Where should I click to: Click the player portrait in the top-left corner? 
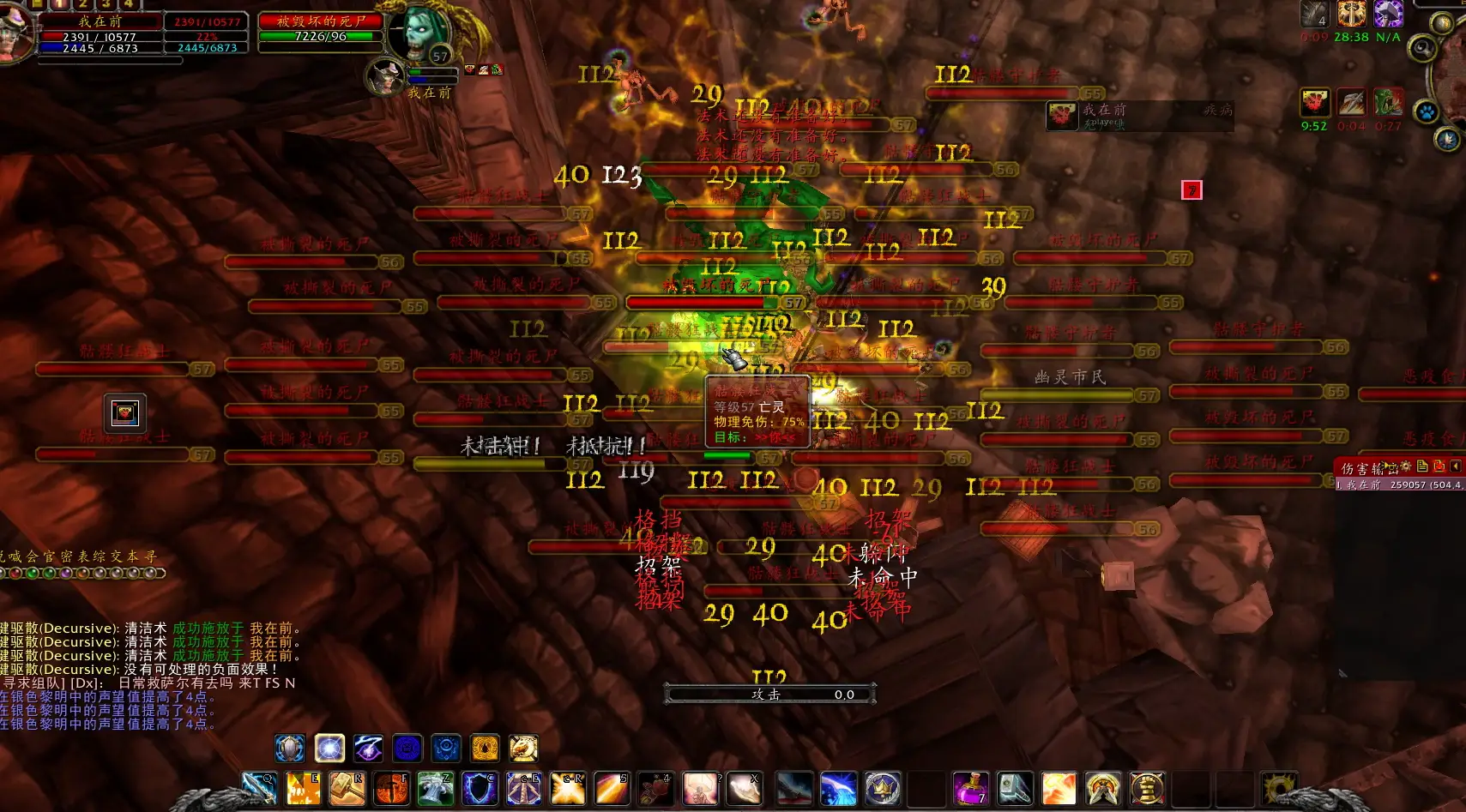[15, 34]
